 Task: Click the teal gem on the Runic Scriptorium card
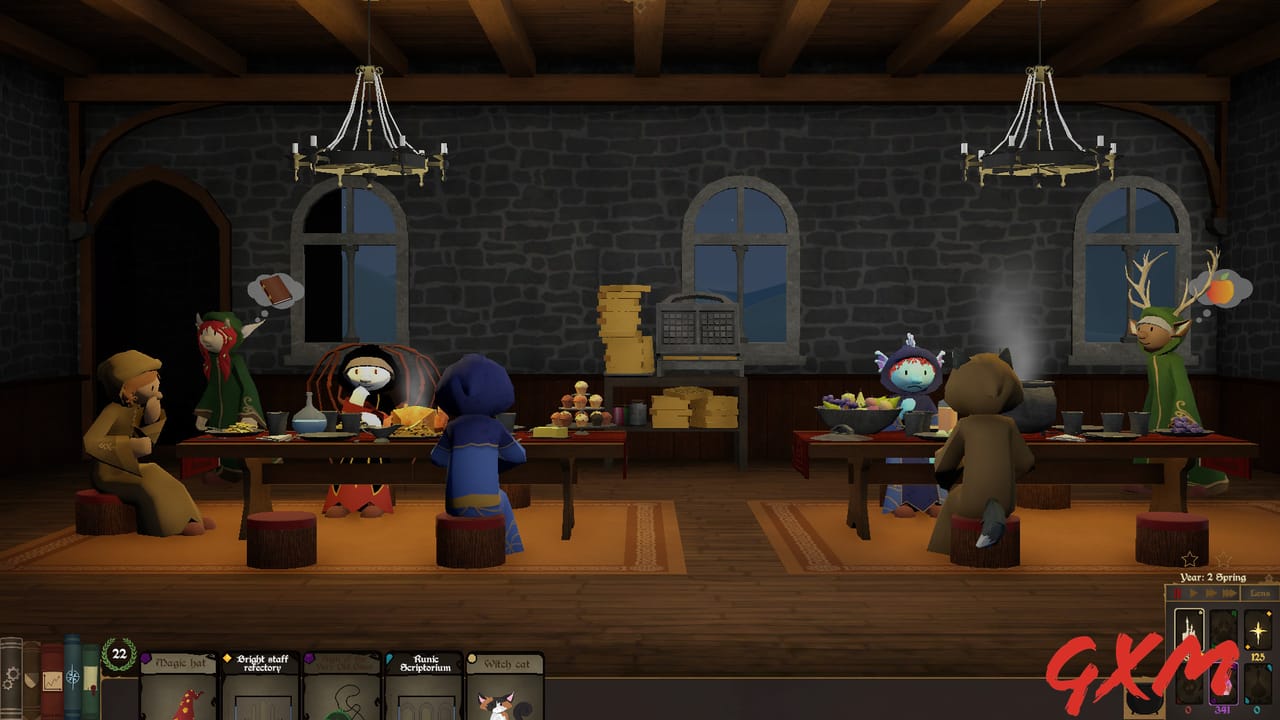pyautogui.click(x=389, y=659)
